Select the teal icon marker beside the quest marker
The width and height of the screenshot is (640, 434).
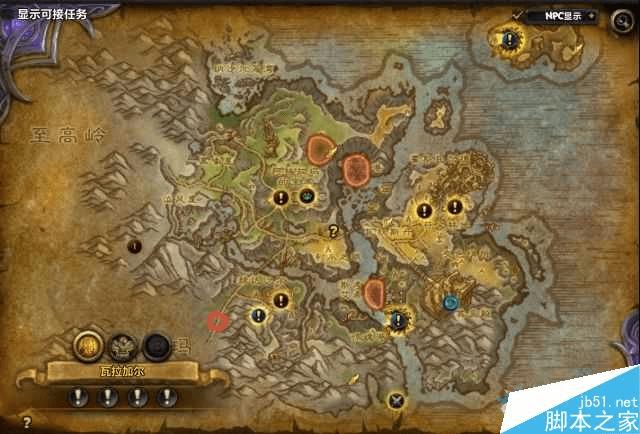pyautogui.click(x=306, y=195)
